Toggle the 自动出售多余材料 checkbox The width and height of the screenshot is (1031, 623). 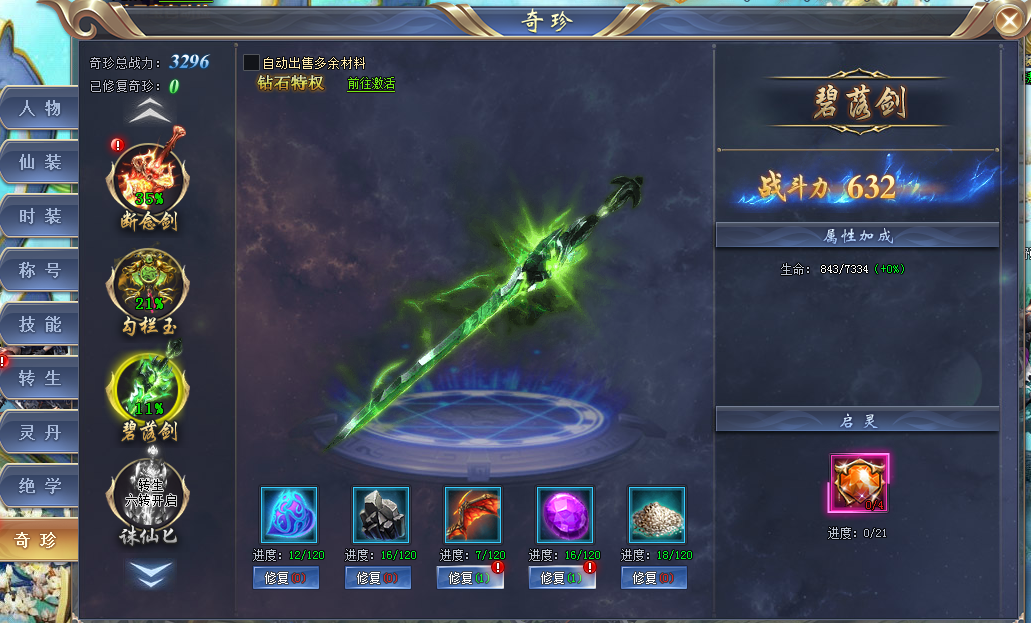252,63
